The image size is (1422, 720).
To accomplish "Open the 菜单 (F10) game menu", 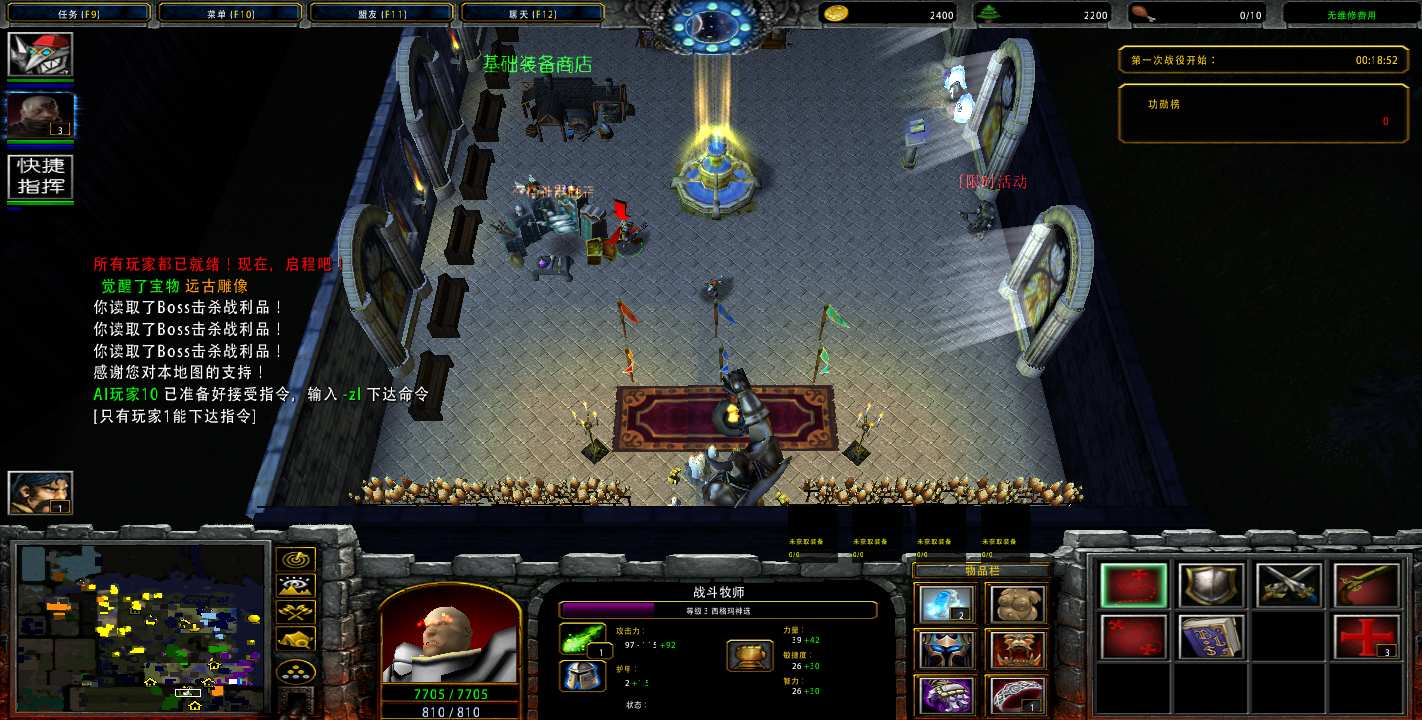I will point(229,14).
